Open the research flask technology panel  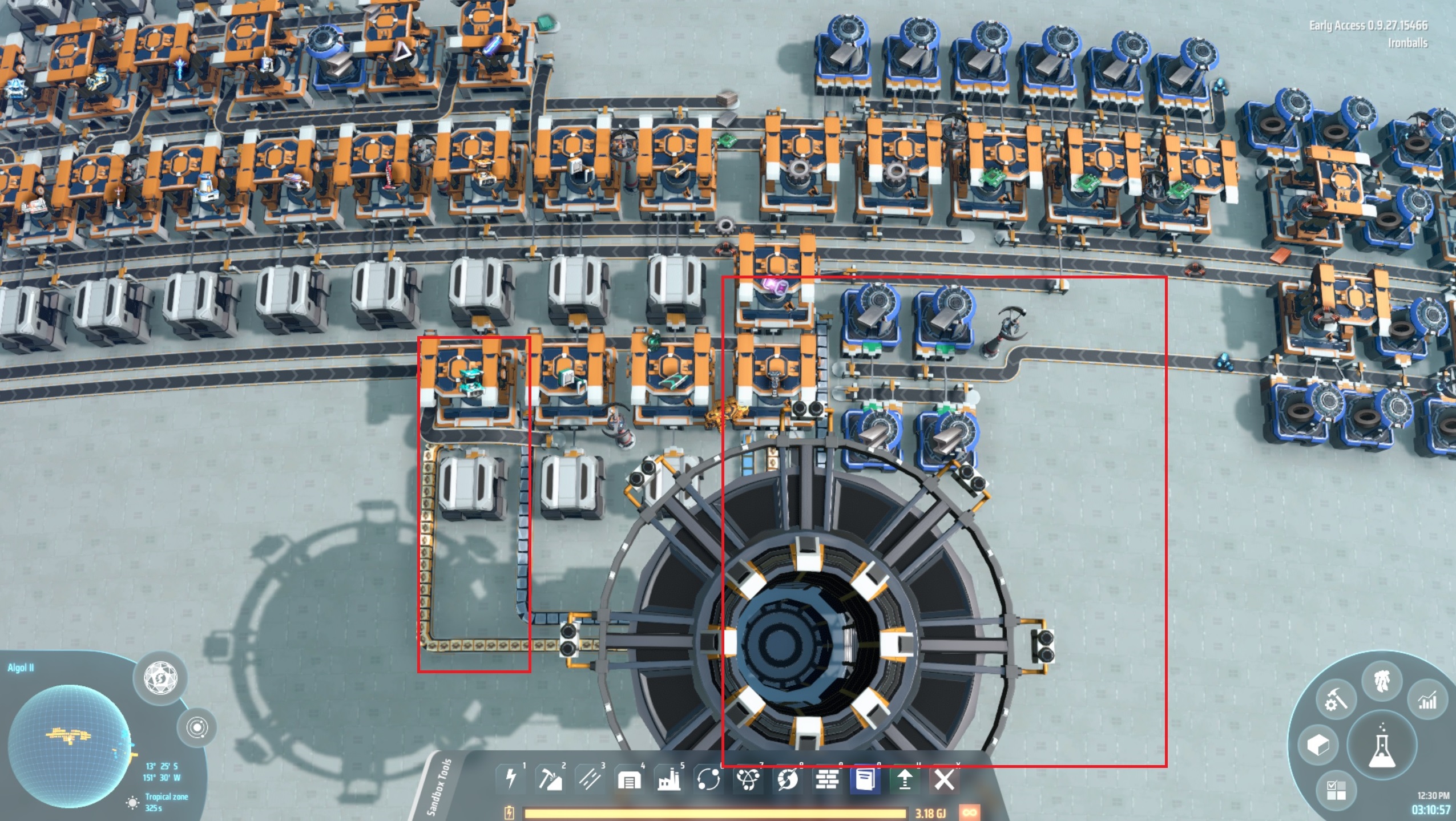1382,746
